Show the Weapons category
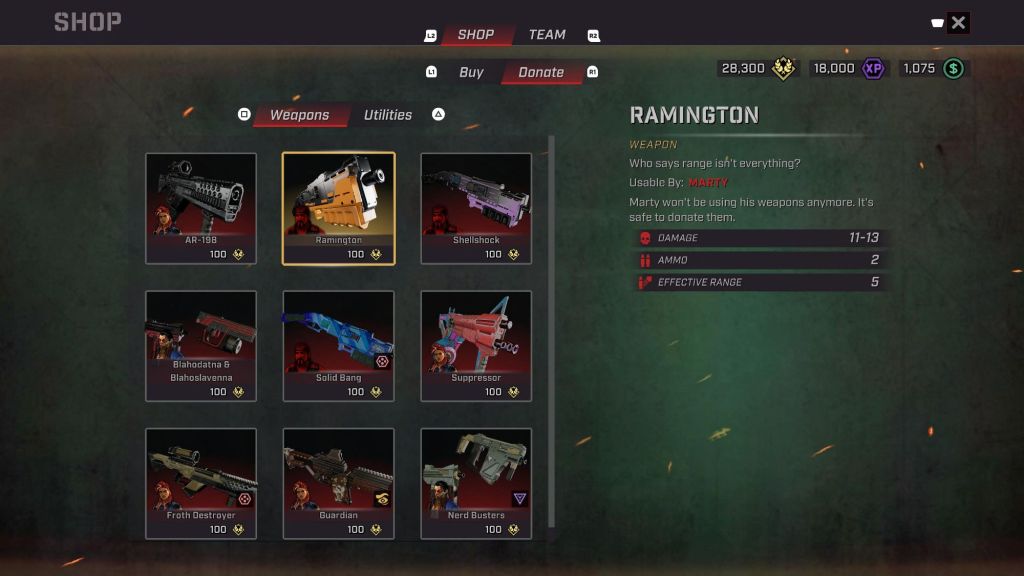 coord(299,115)
